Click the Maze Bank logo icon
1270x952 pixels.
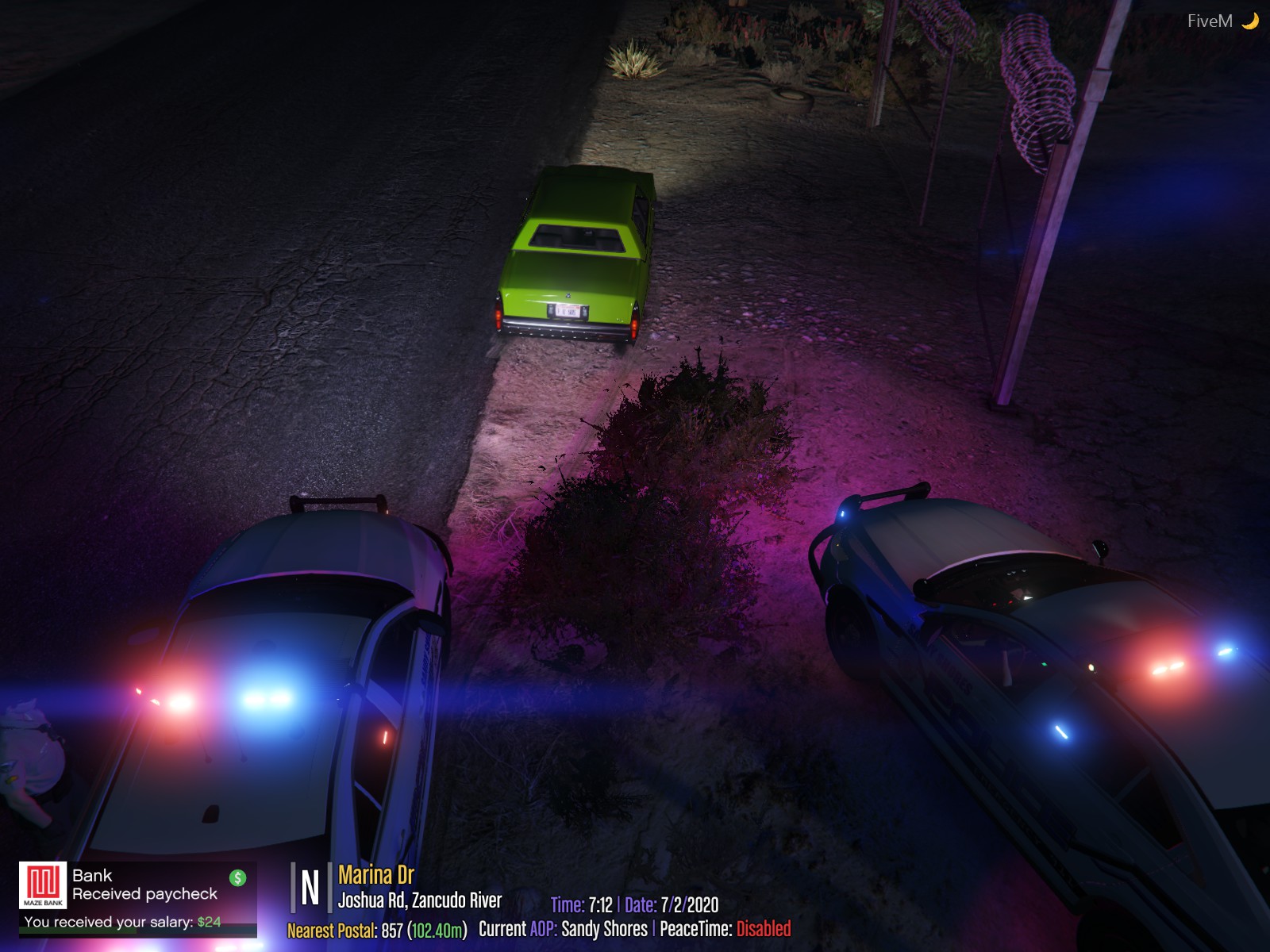click(x=43, y=885)
